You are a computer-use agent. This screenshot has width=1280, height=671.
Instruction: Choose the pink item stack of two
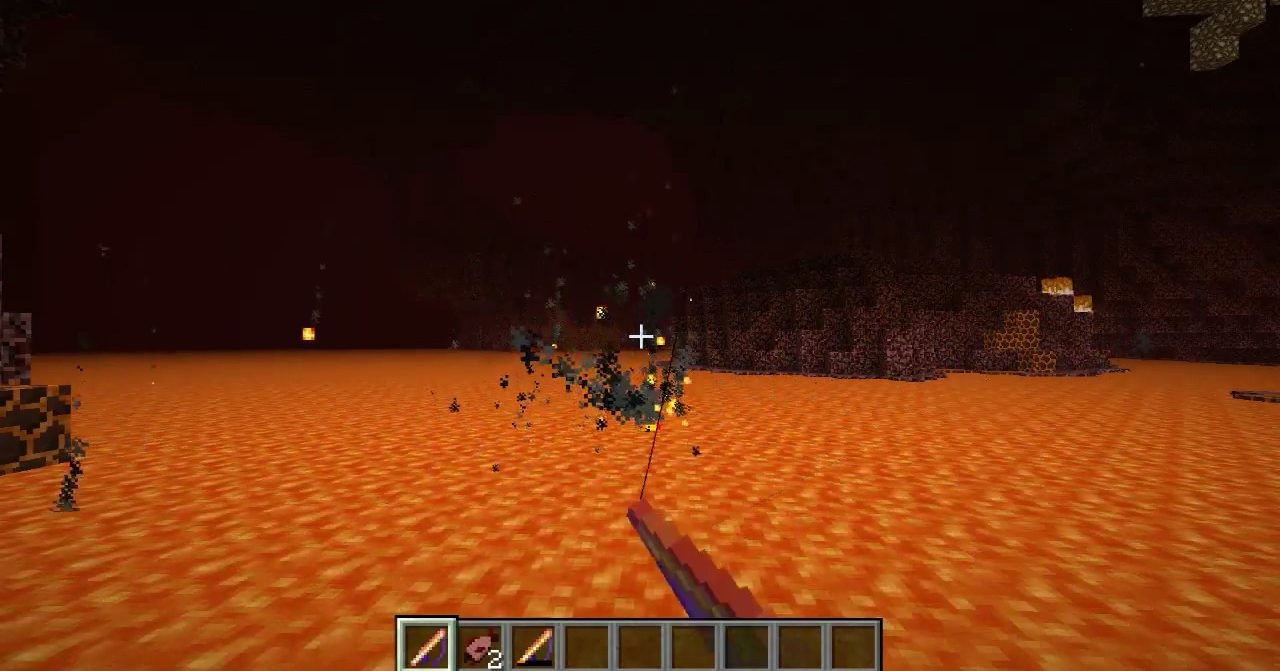click(x=481, y=646)
